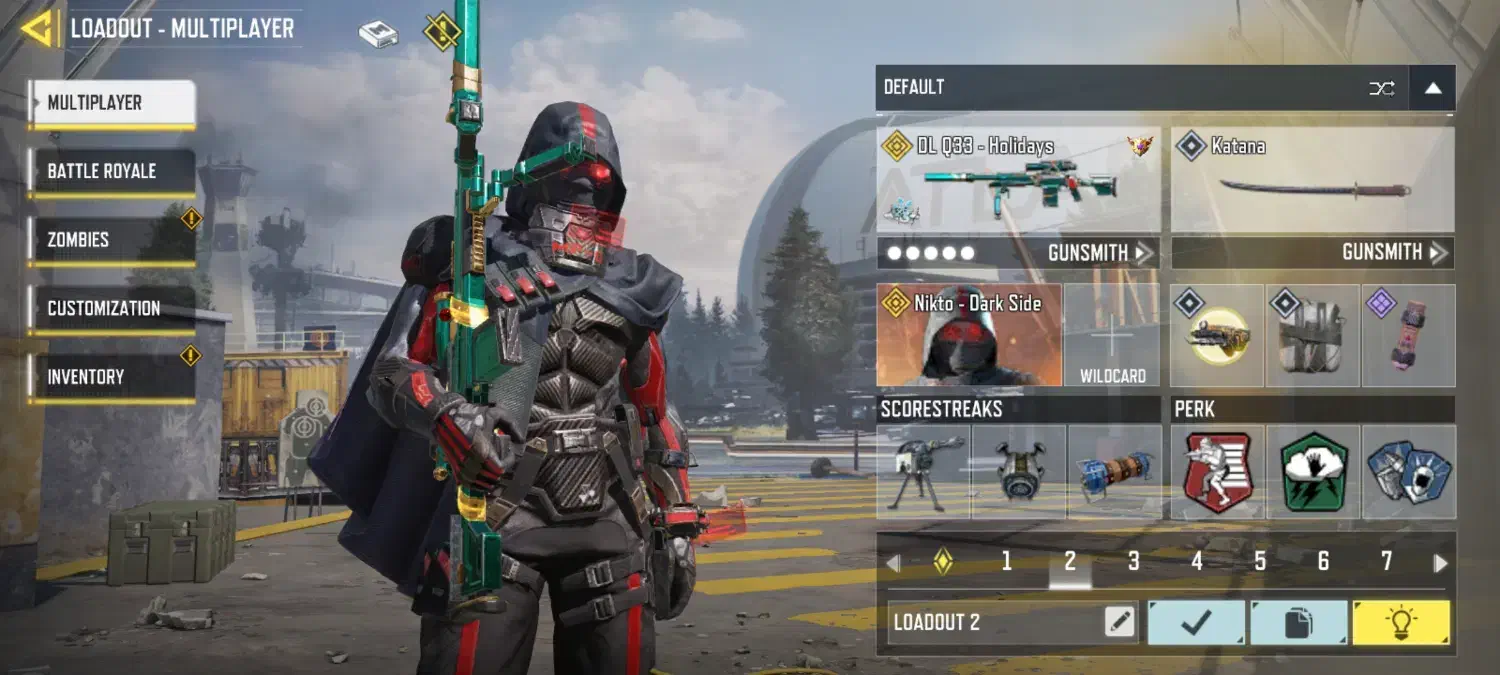This screenshot has height=675, width=1500.
Task: Go back with the yellow arrow button
Action: click(37, 28)
